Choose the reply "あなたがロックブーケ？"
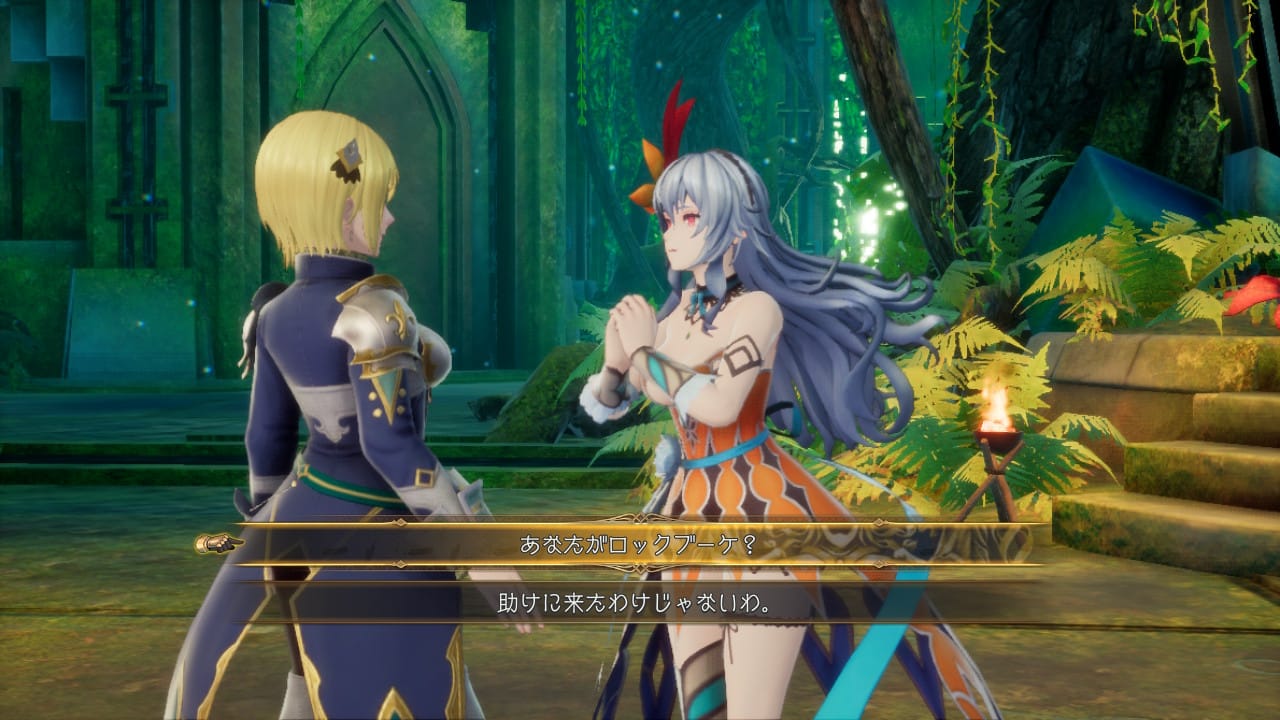The height and width of the screenshot is (720, 1280). click(640, 545)
